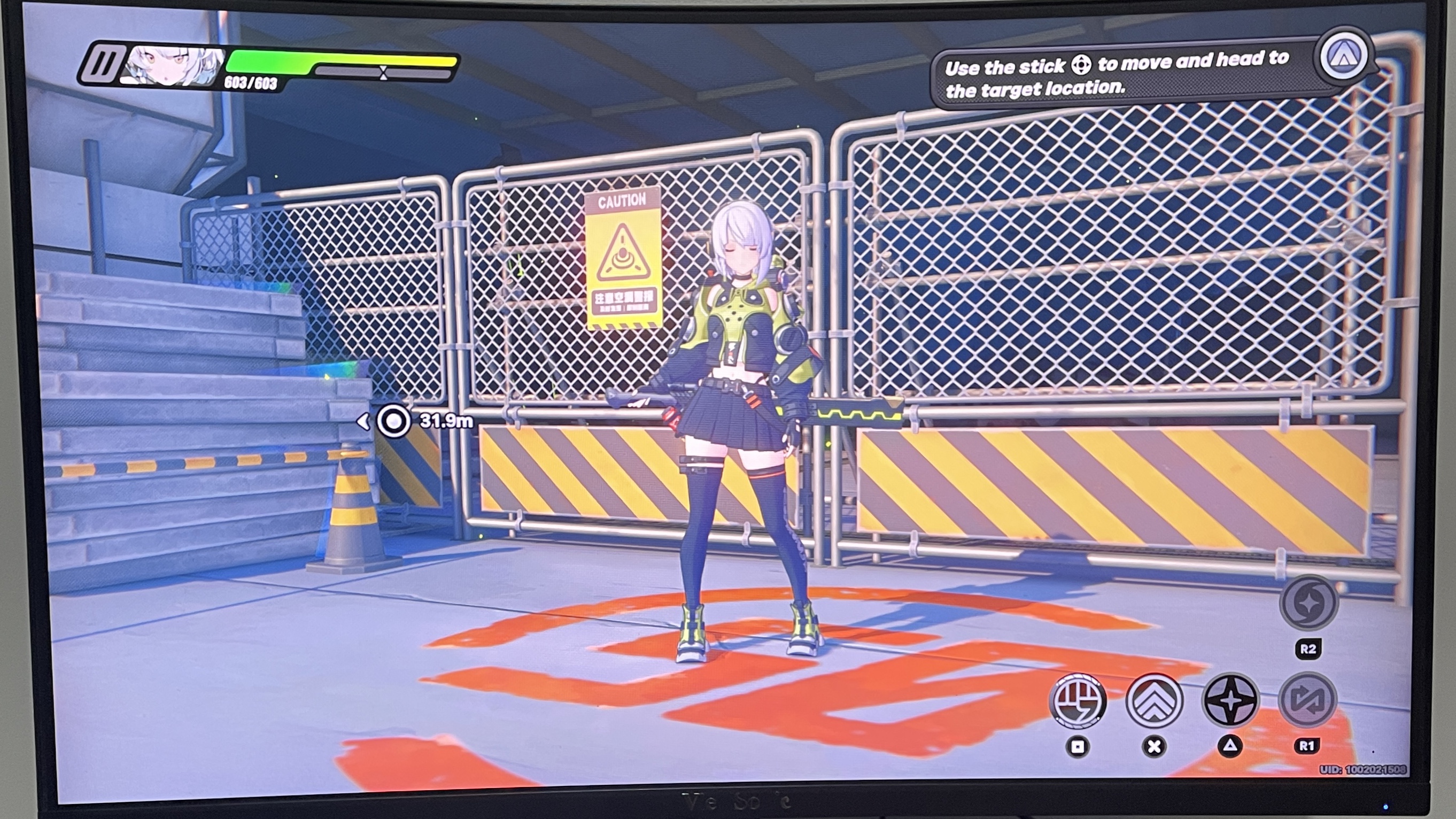The width and height of the screenshot is (1456, 819).
Task: Activate the dodge chevron skill icon
Action: pos(1154,700)
